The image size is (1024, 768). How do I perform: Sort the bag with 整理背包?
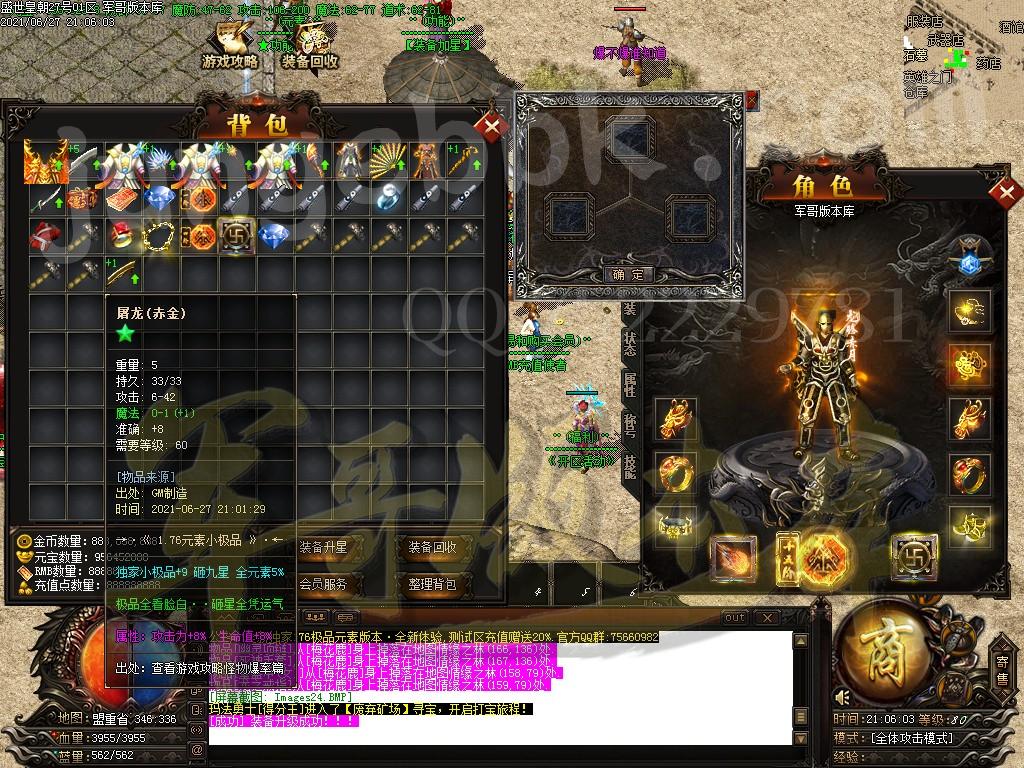point(432,584)
